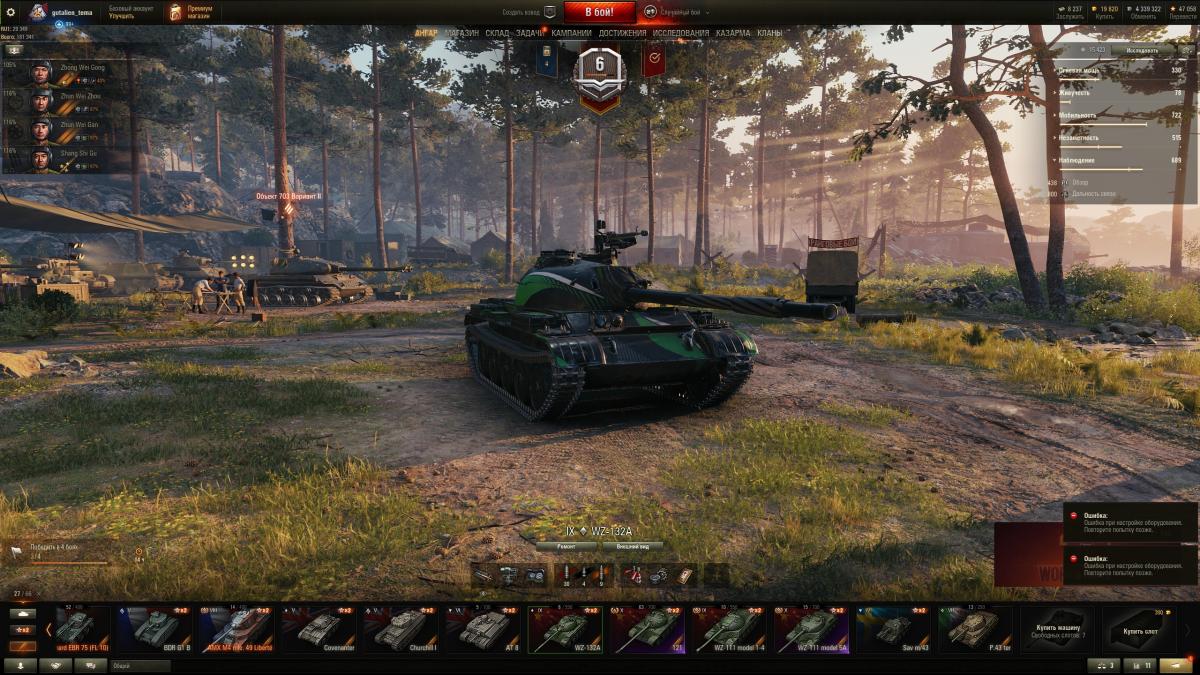Open the ИССЛЕДОВАНИЯ tab
Image resolution: width=1200 pixels, height=675 pixels.
pyautogui.click(x=681, y=33)
